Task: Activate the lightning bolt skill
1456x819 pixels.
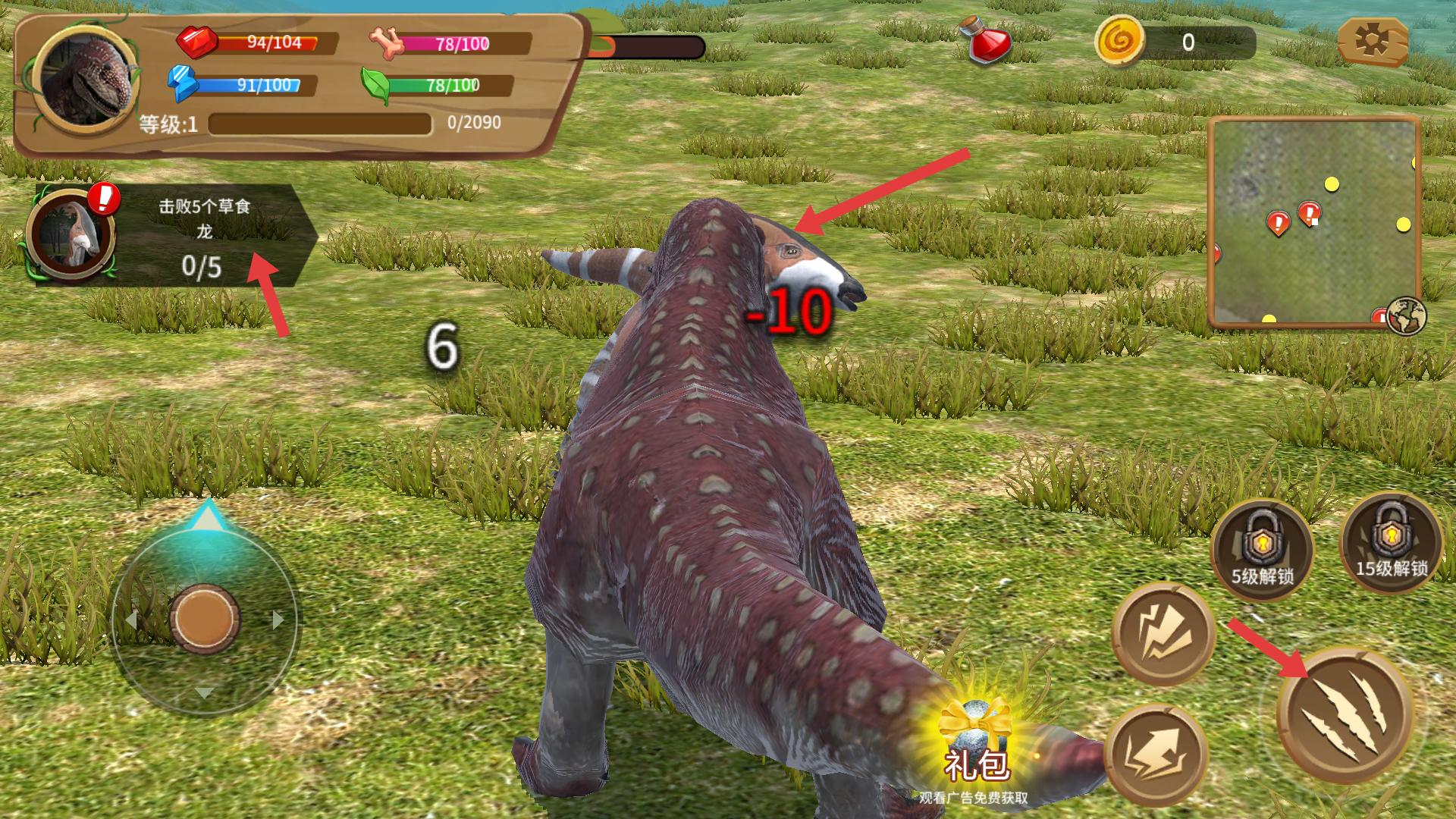Action: (1163, 634)
